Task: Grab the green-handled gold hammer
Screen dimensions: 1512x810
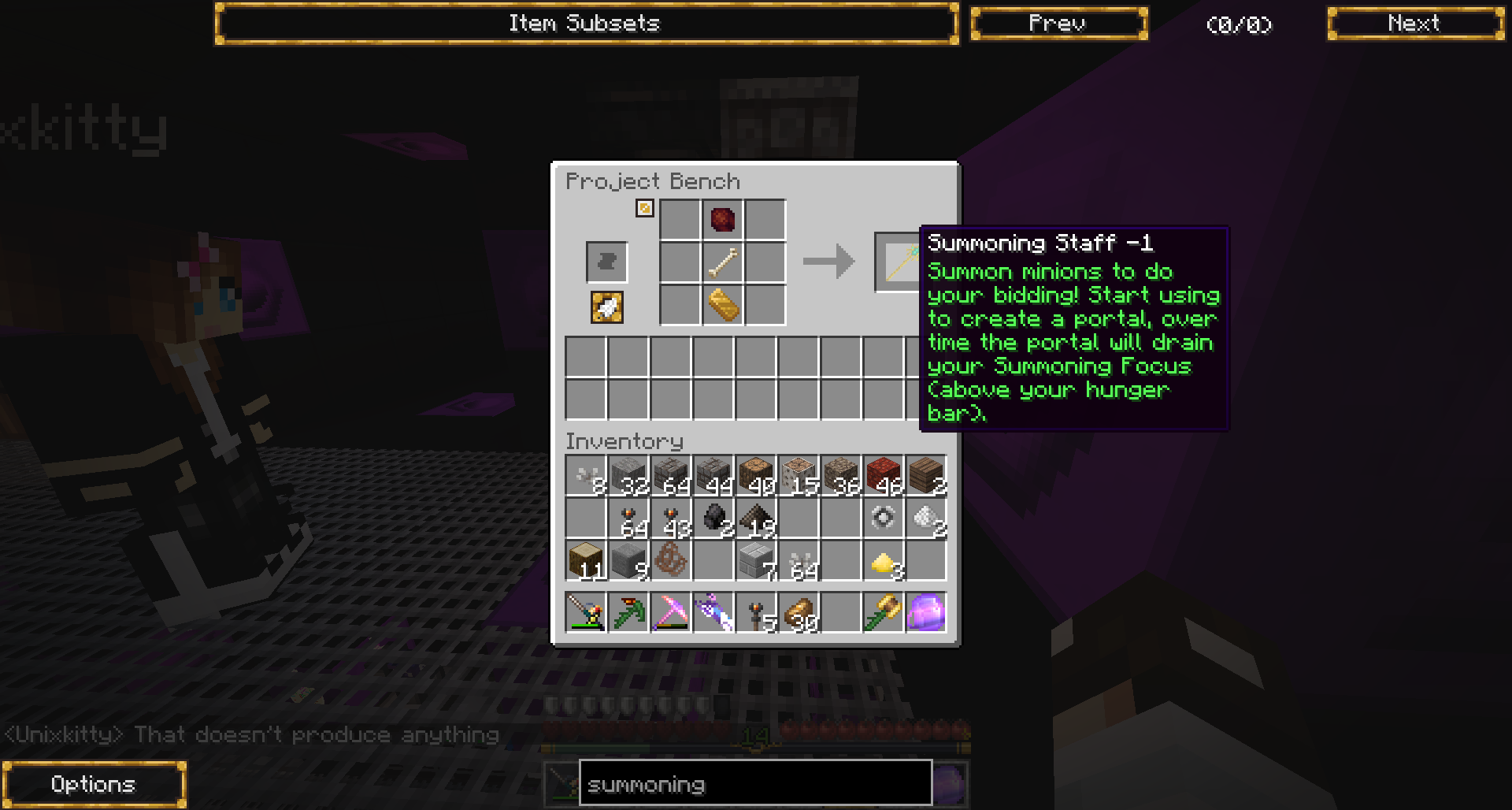Action: [x=884, y=613]
